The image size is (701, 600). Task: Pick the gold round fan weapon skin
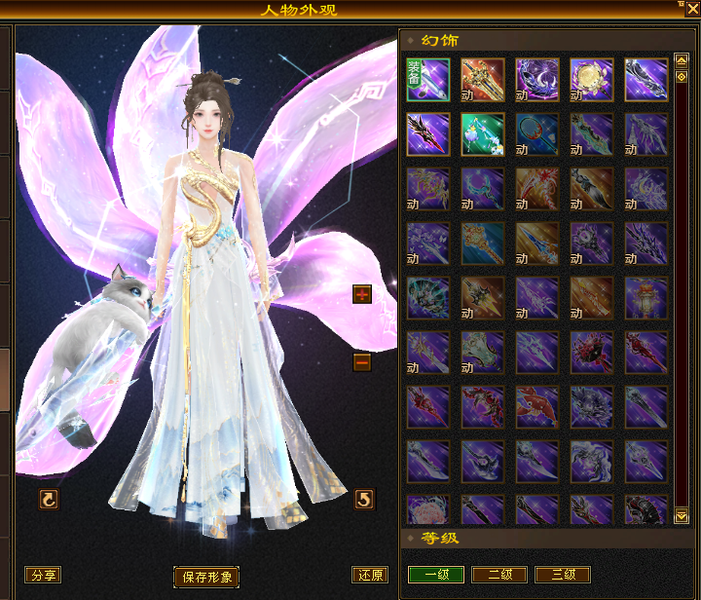[x=592, y=80]
